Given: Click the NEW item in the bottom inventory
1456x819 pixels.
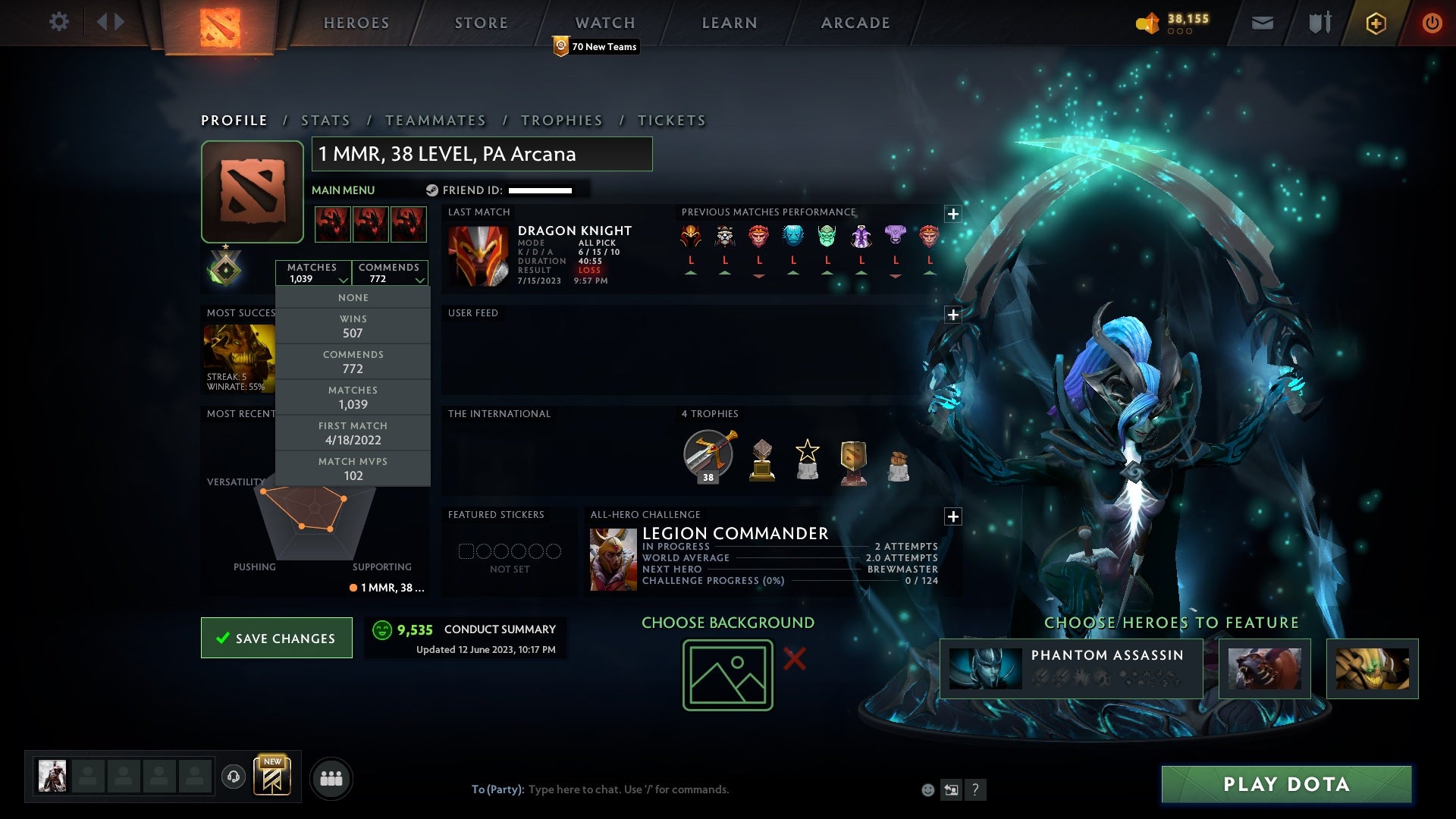Looking at the screenshot, I should point(273,777).
